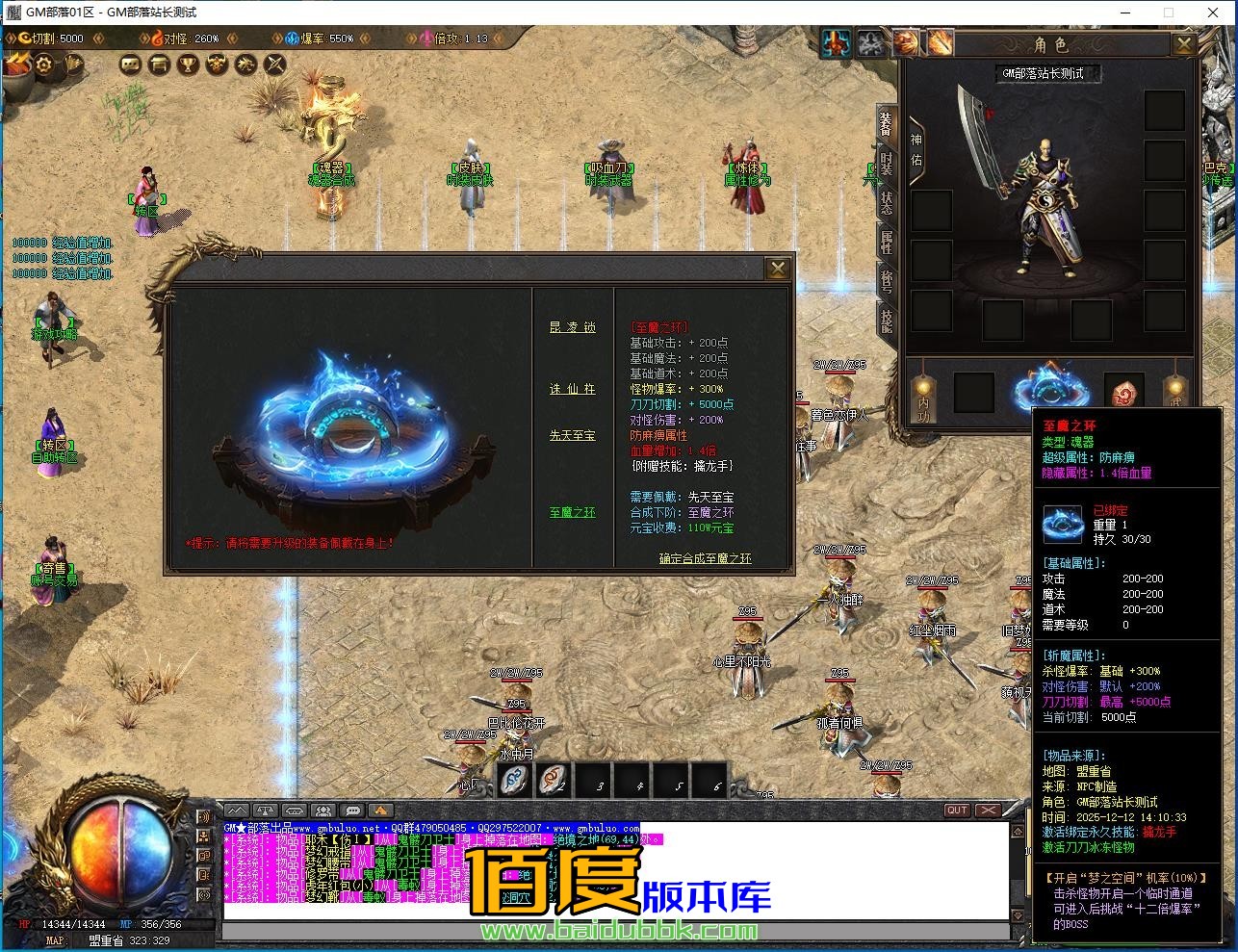Click the crossed swords icon

tap(275, 64)
